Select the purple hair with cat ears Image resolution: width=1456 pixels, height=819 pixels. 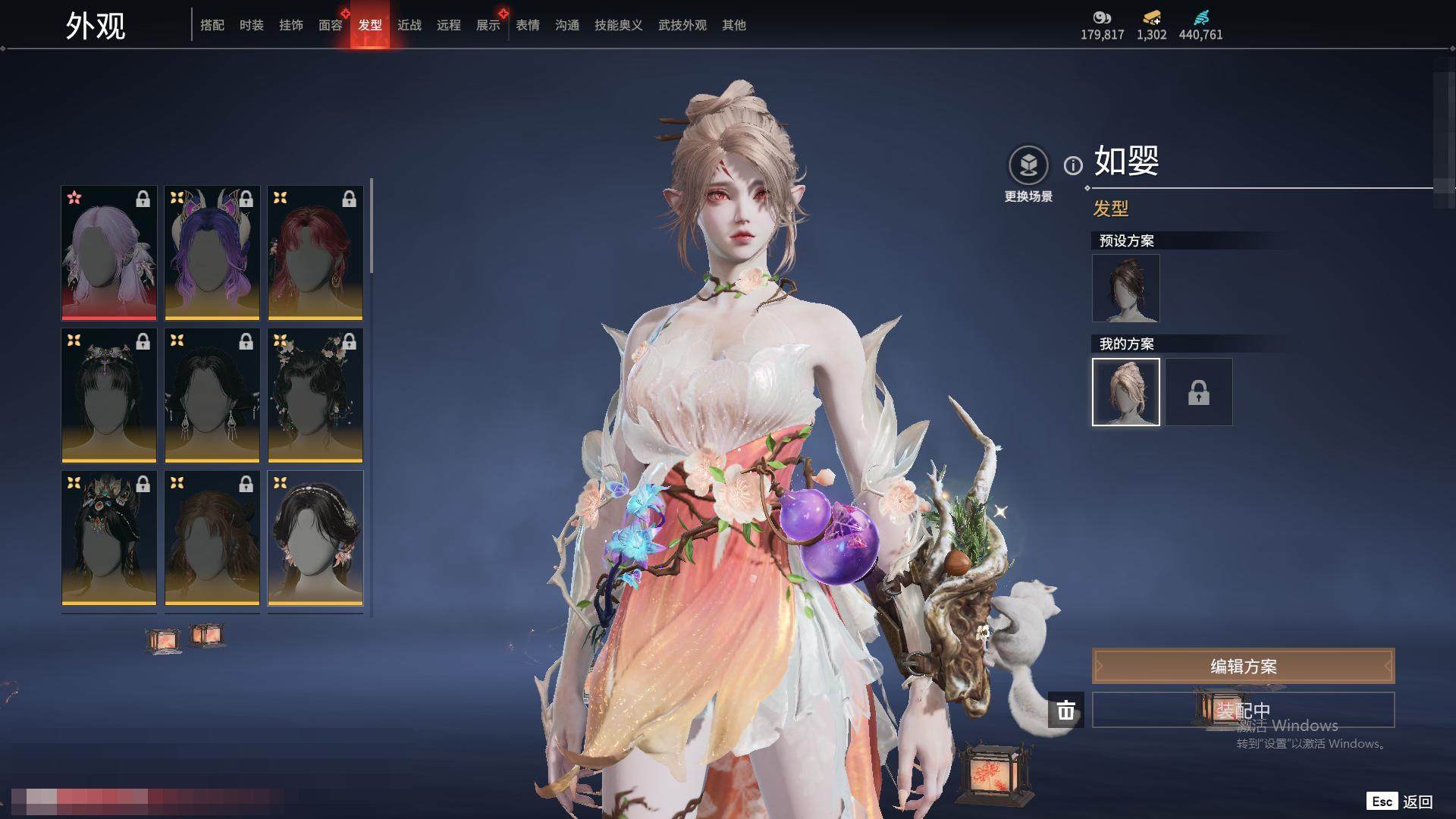[x=212, y=253]
